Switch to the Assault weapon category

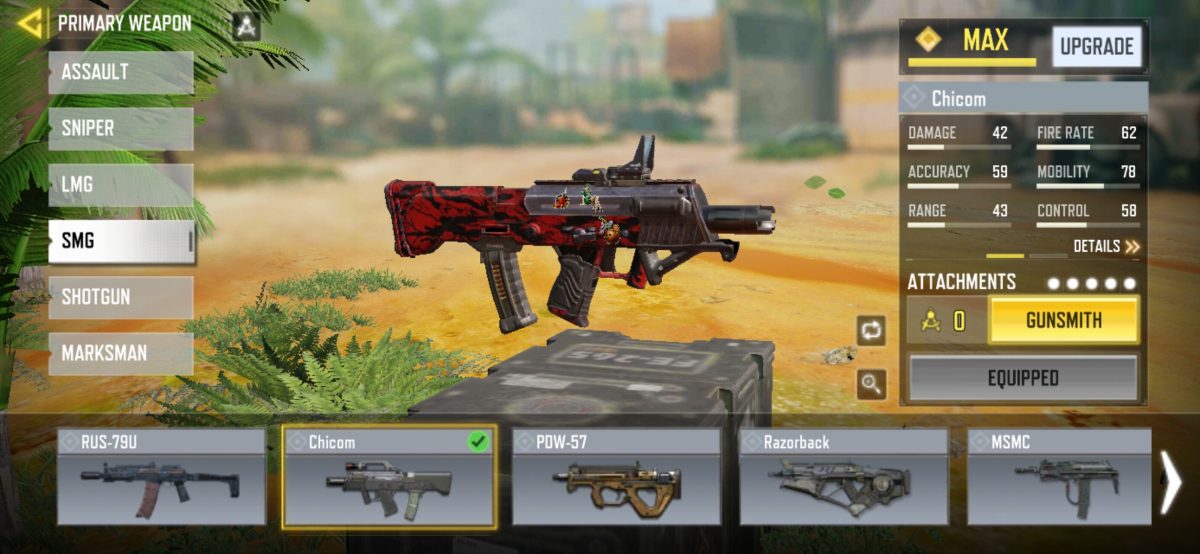tap(120, 73)
